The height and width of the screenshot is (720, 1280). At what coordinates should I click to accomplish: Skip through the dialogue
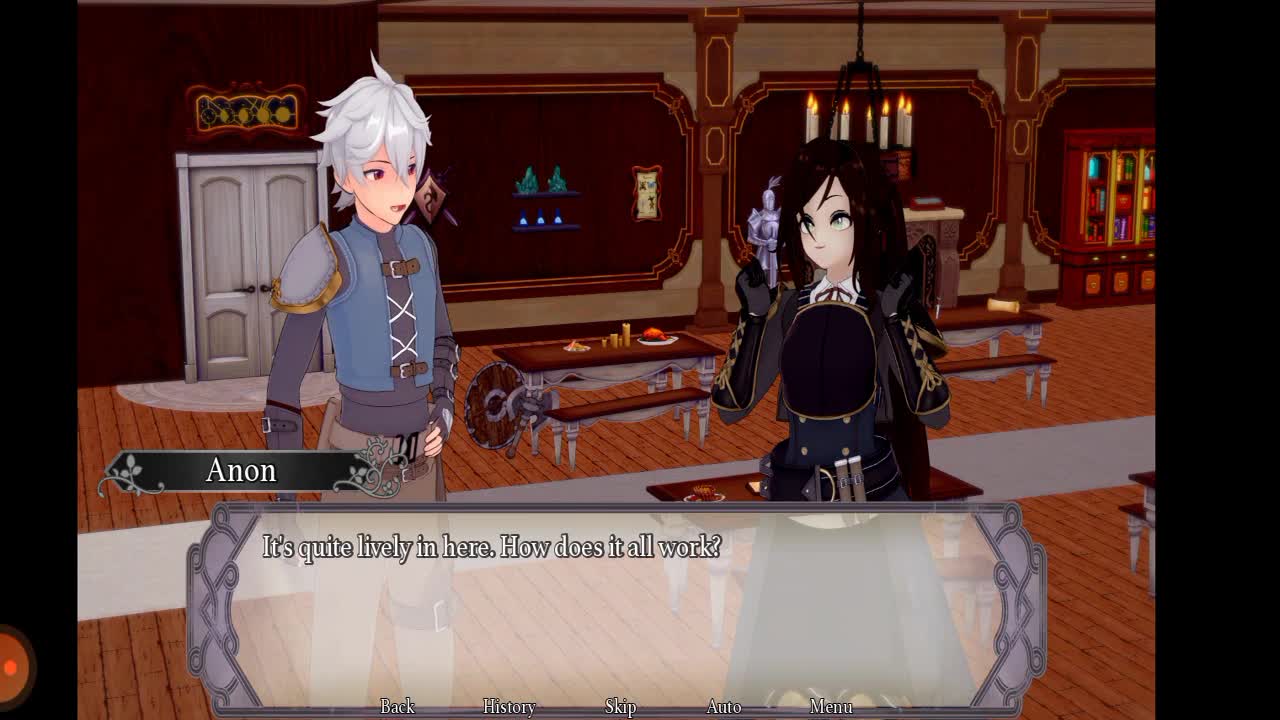[620, 706]
